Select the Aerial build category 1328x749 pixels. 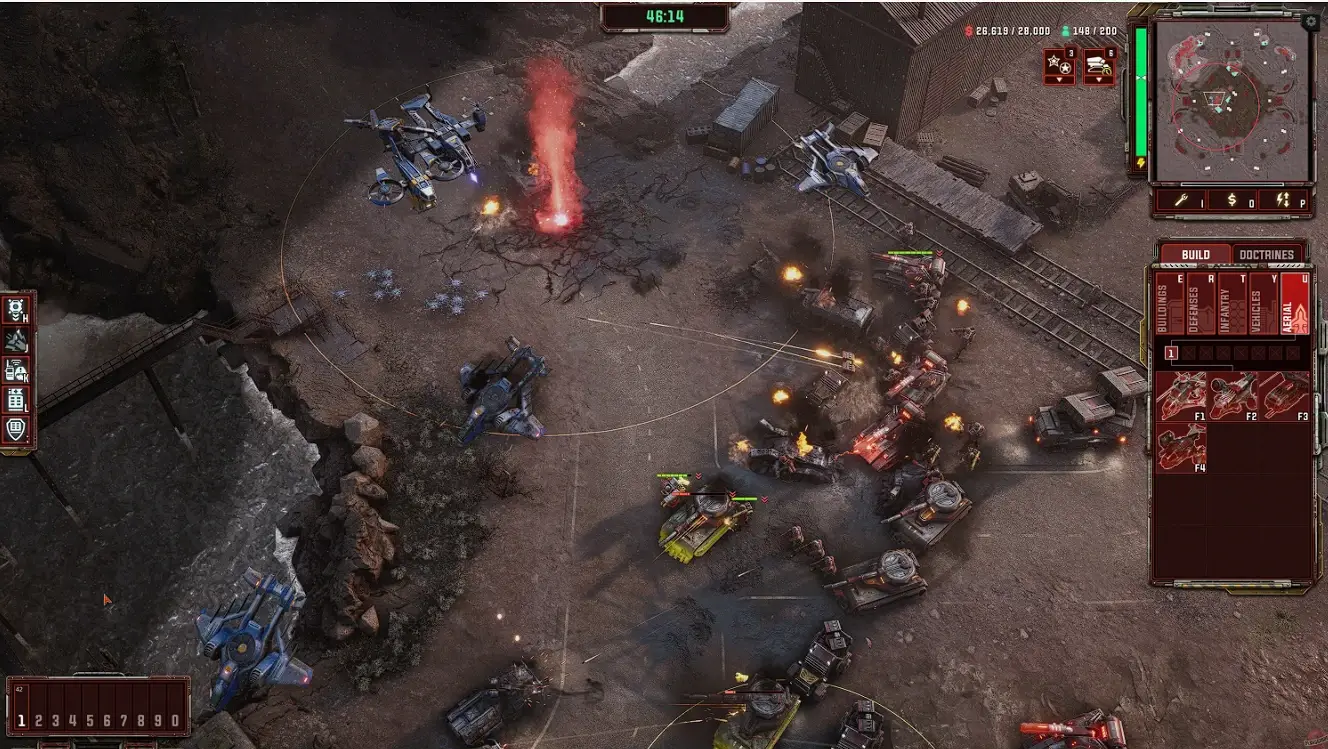pos(1296,302)
